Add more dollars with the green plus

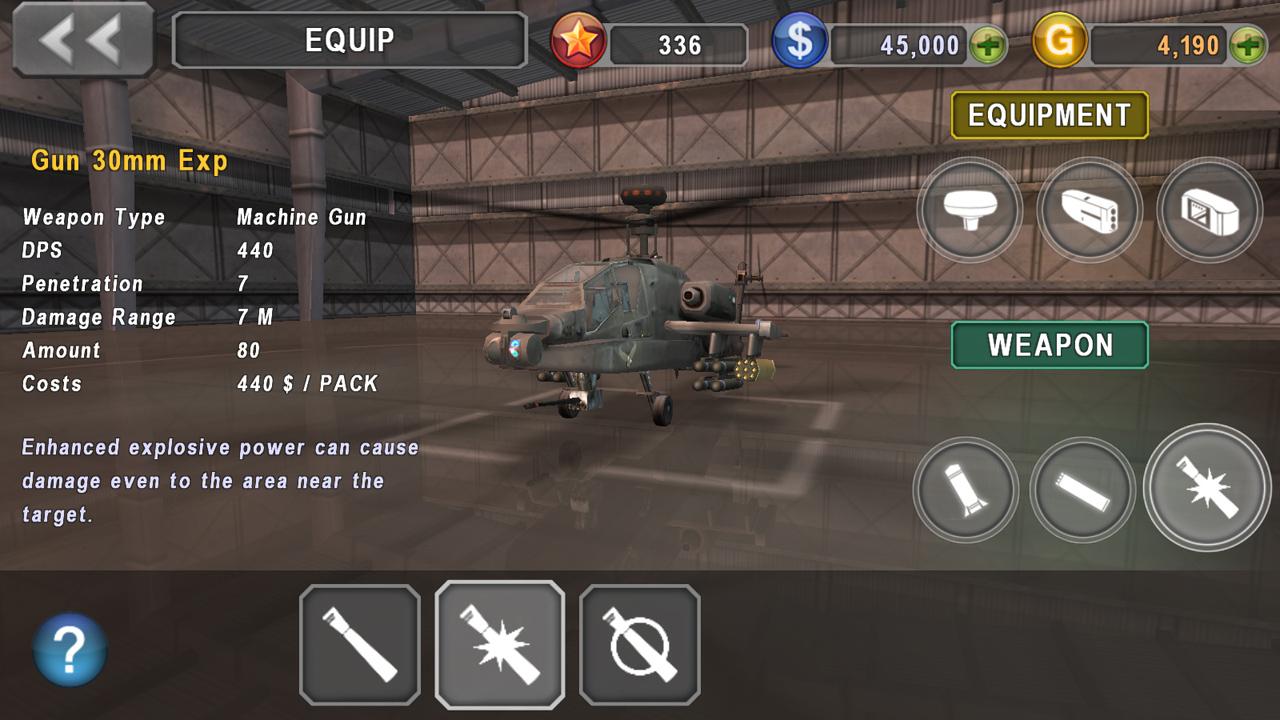[988, 45]
